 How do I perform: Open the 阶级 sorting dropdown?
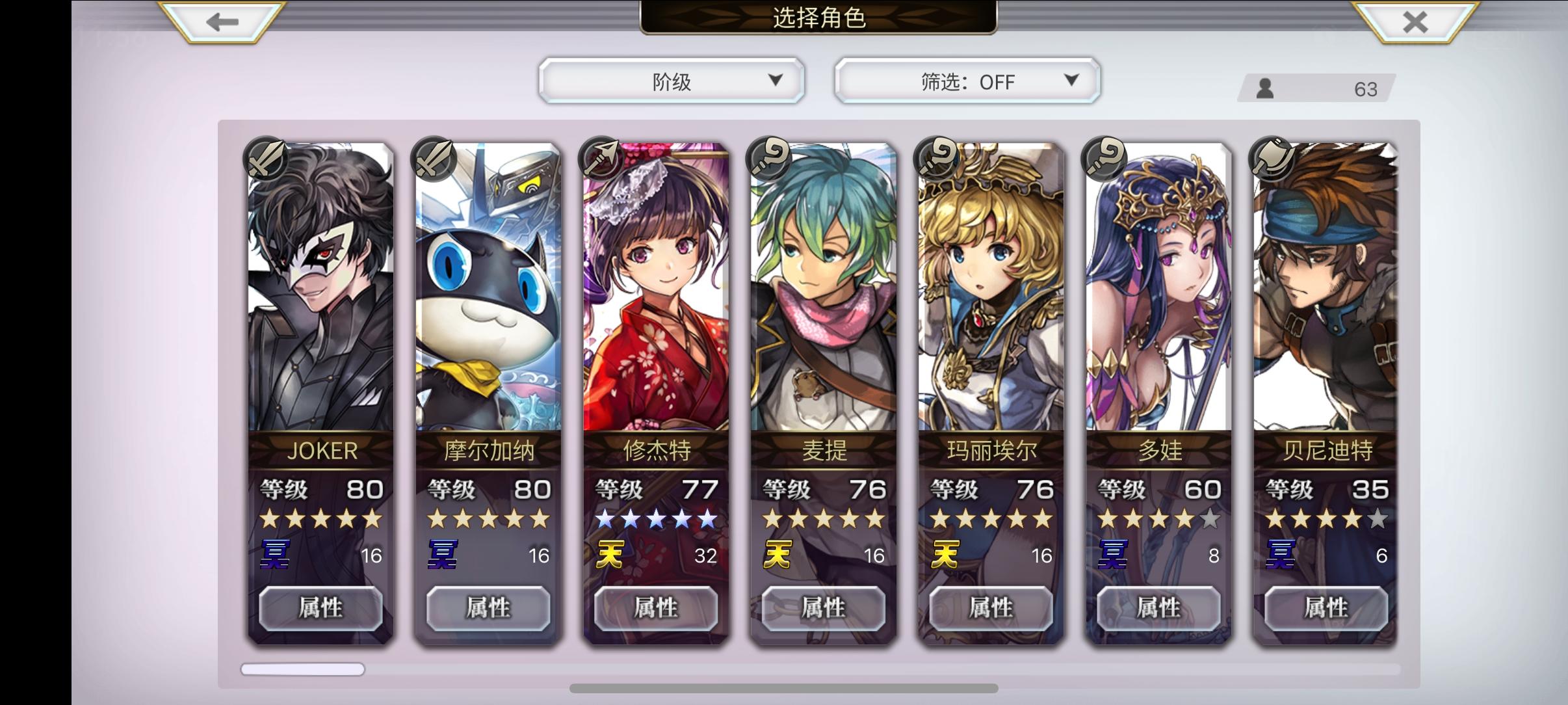(672, 81)
